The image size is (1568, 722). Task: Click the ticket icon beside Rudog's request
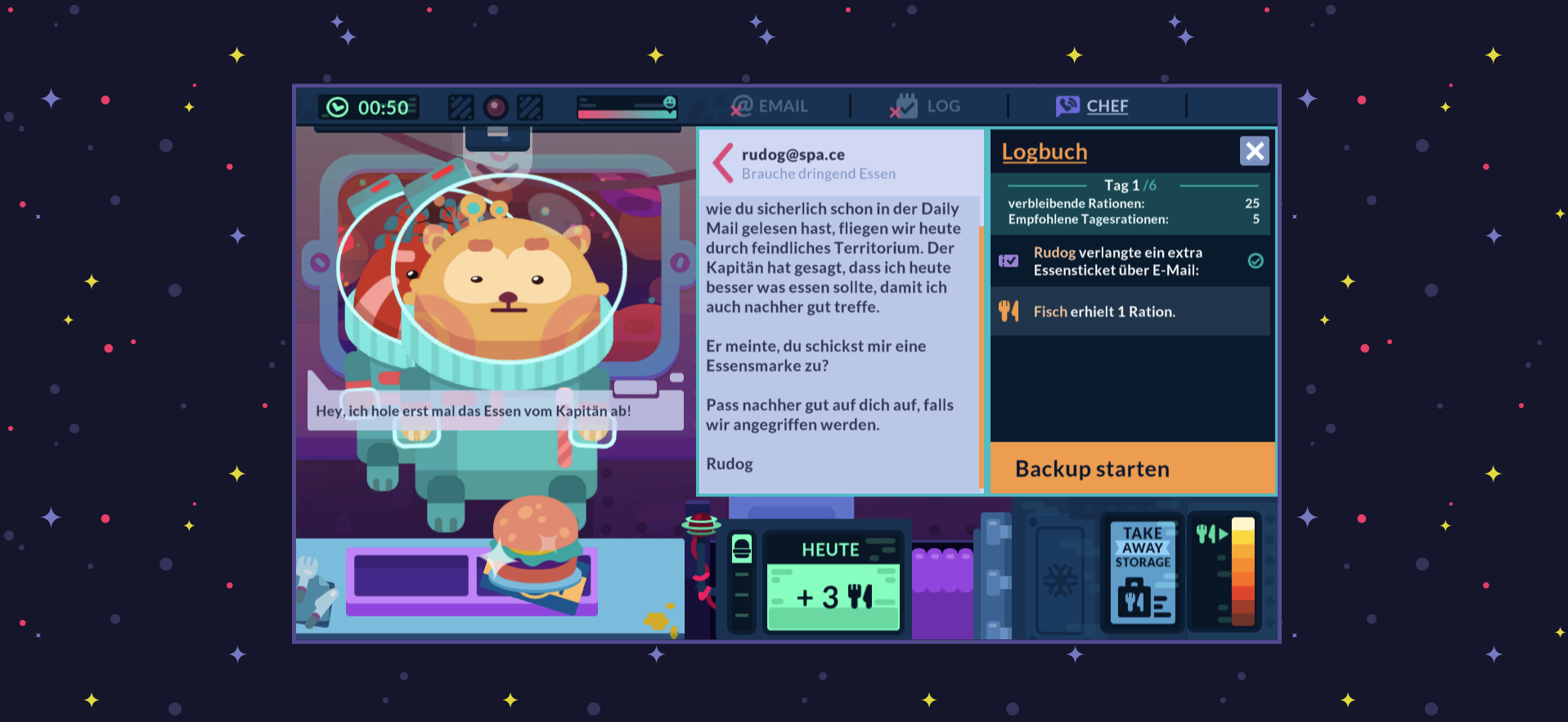pyautogui.click(x=1008, y=261)
